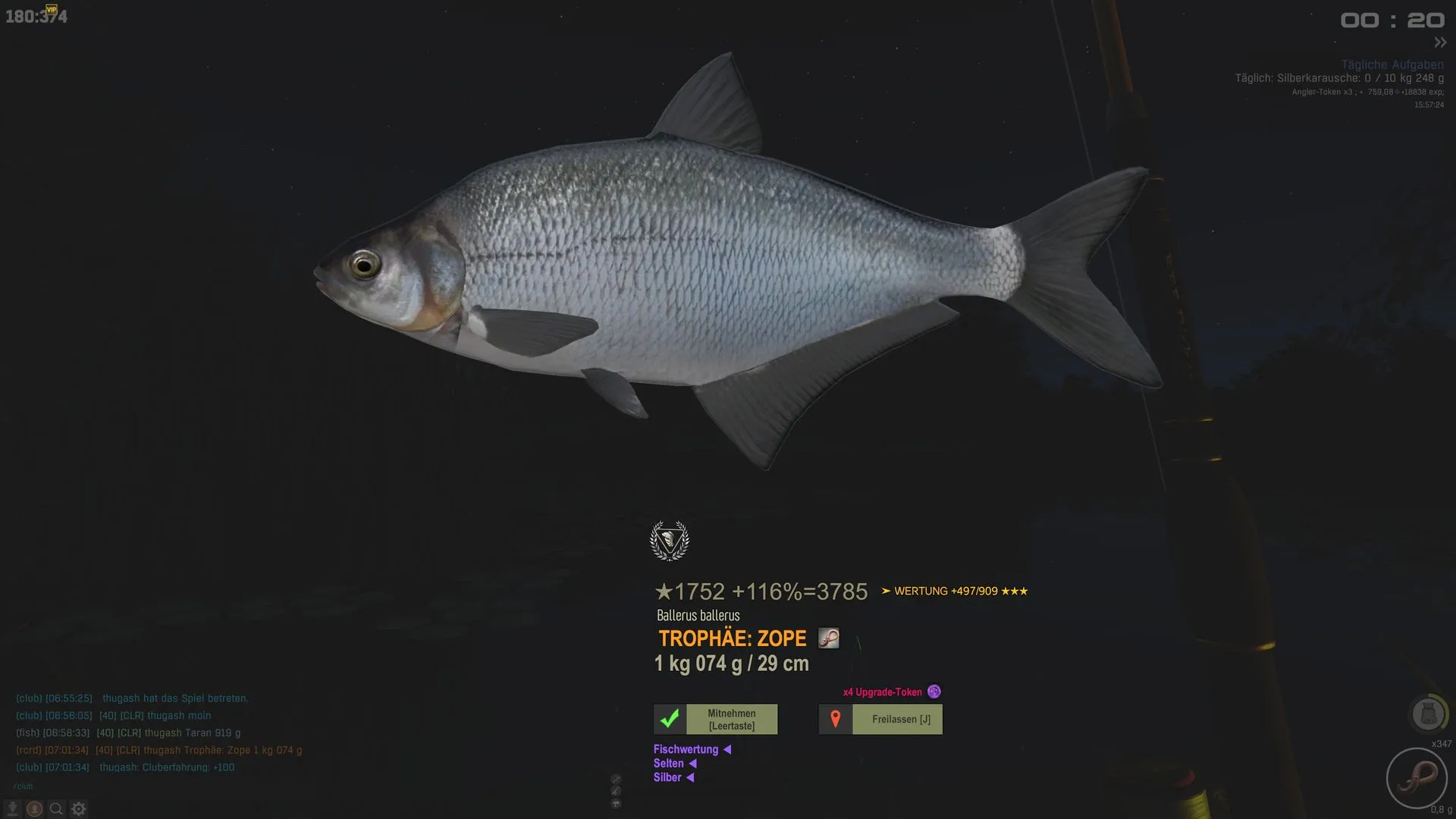The height and width of the screenshot is (819, 1456).
Task: Collapse the daily tasks panel with double arrow
Action: (x=1440, y=42)
